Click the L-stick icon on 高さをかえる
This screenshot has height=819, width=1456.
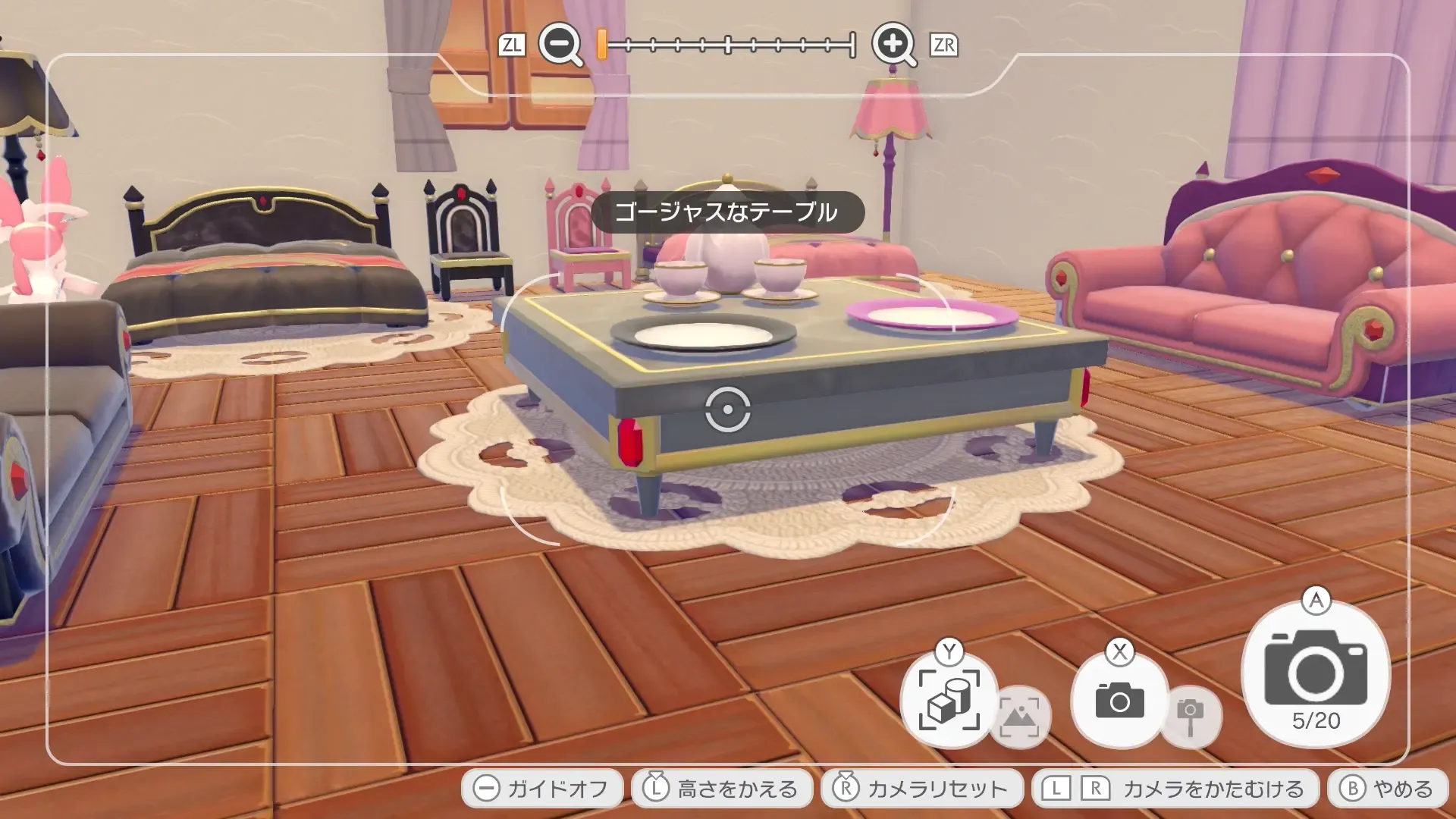(x=657, y=788)
